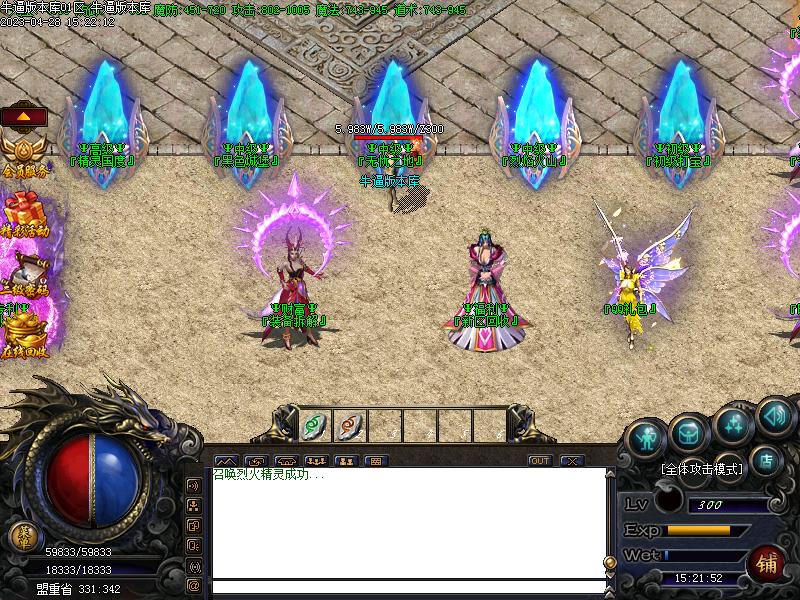800x600 pixels.
Task: Open the 店 shop round button
Action: click(x=767, y=459)
